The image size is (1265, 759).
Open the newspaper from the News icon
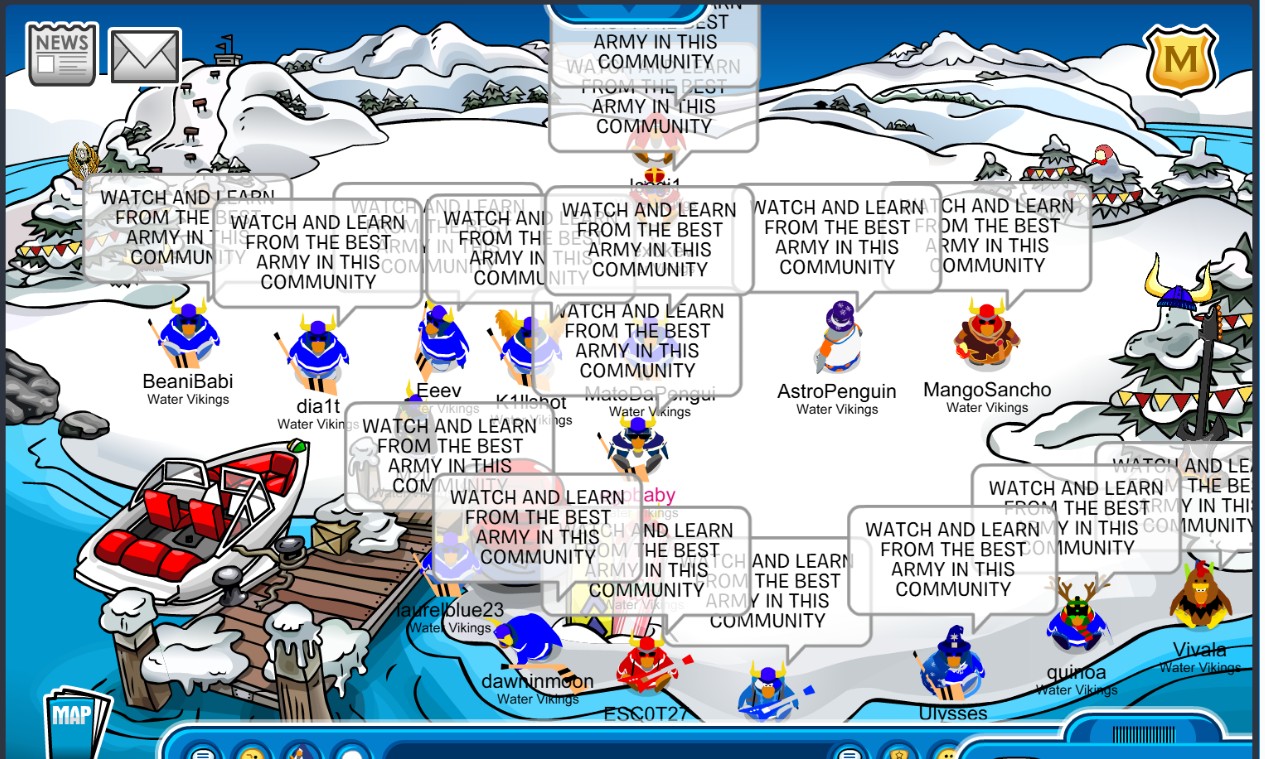[x=62, y=54]
